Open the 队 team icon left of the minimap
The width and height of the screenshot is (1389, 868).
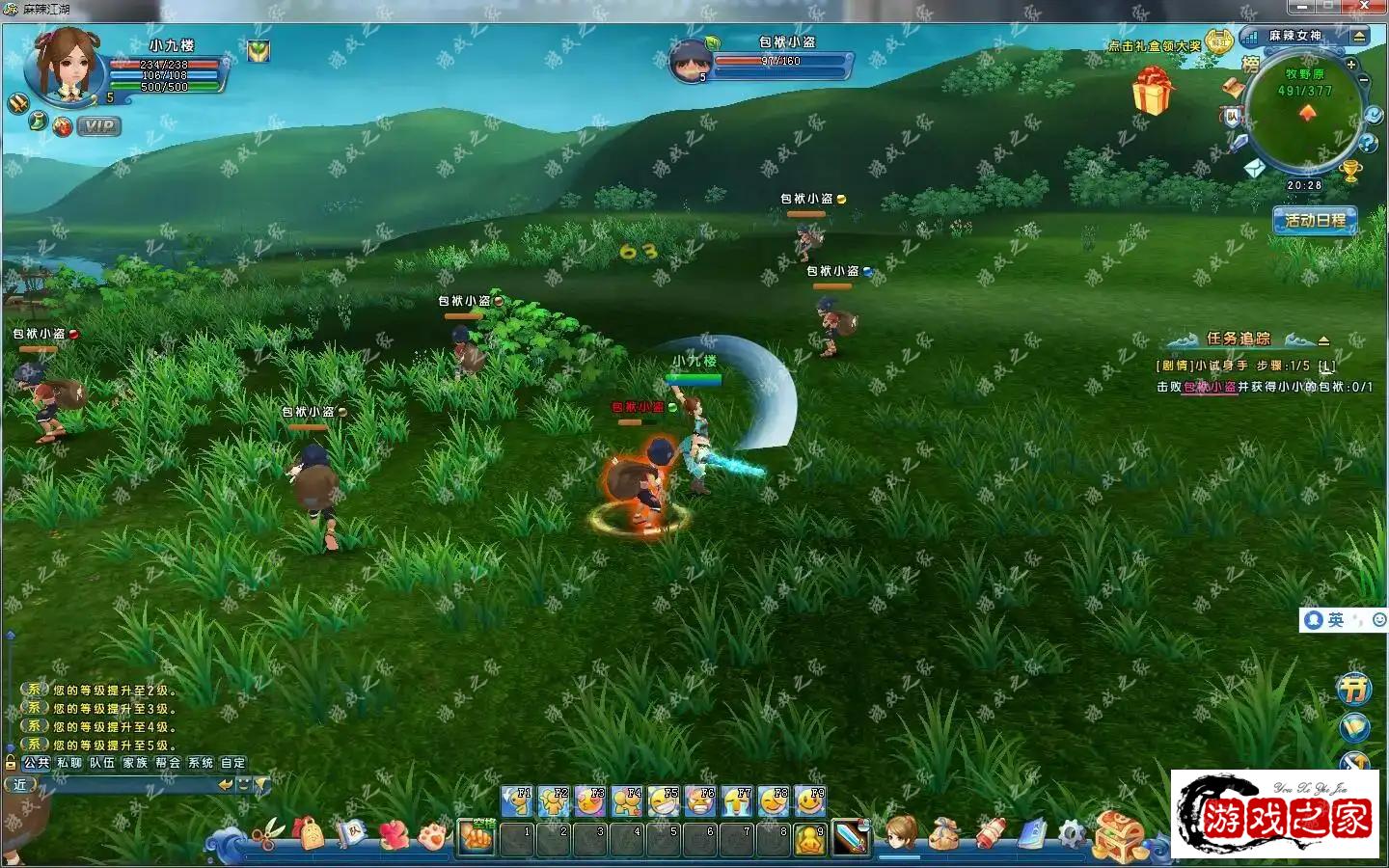tap(1234, 117)
